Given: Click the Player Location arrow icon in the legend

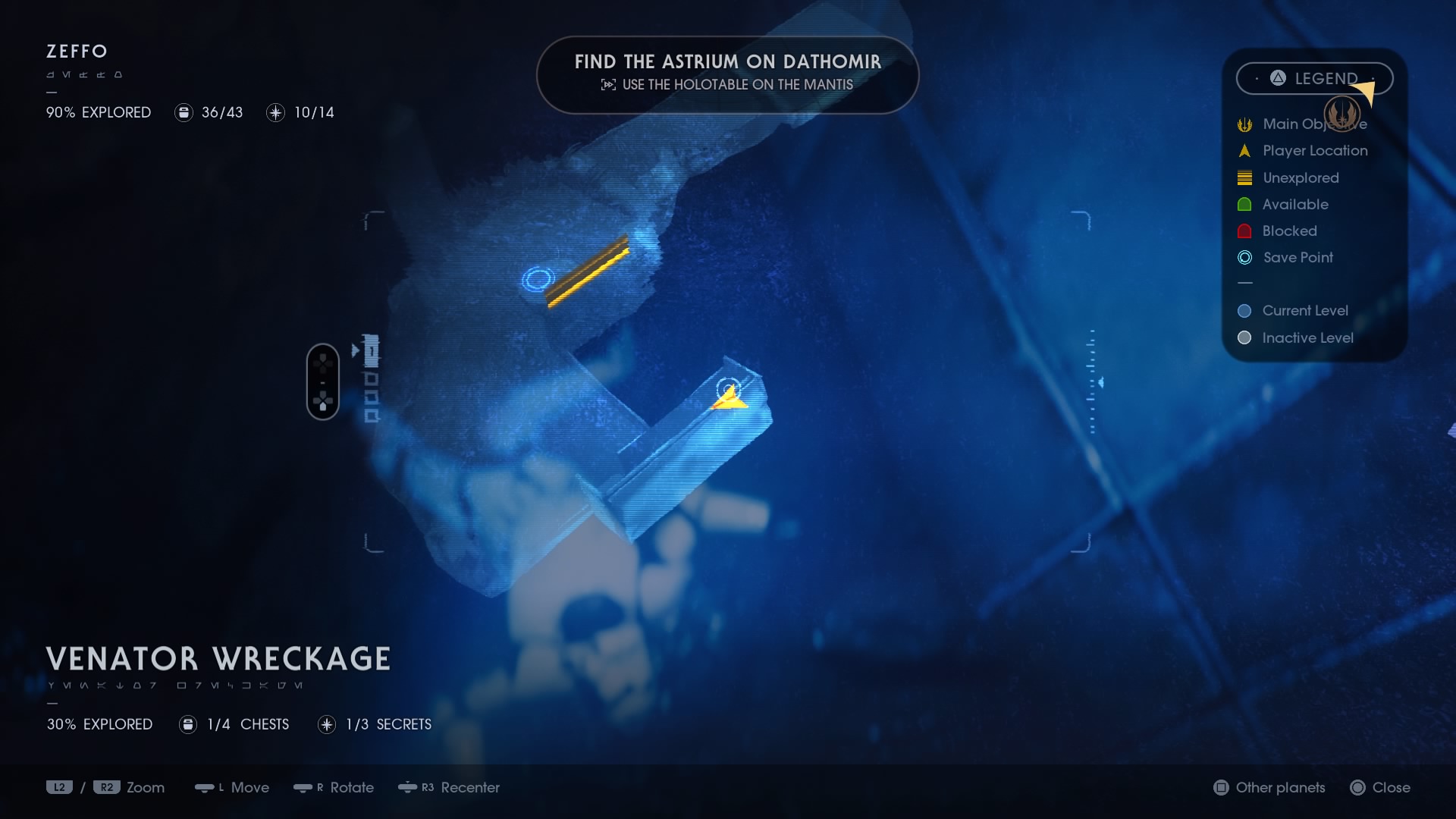Looking at the screenshot, I should [1244, 151].
